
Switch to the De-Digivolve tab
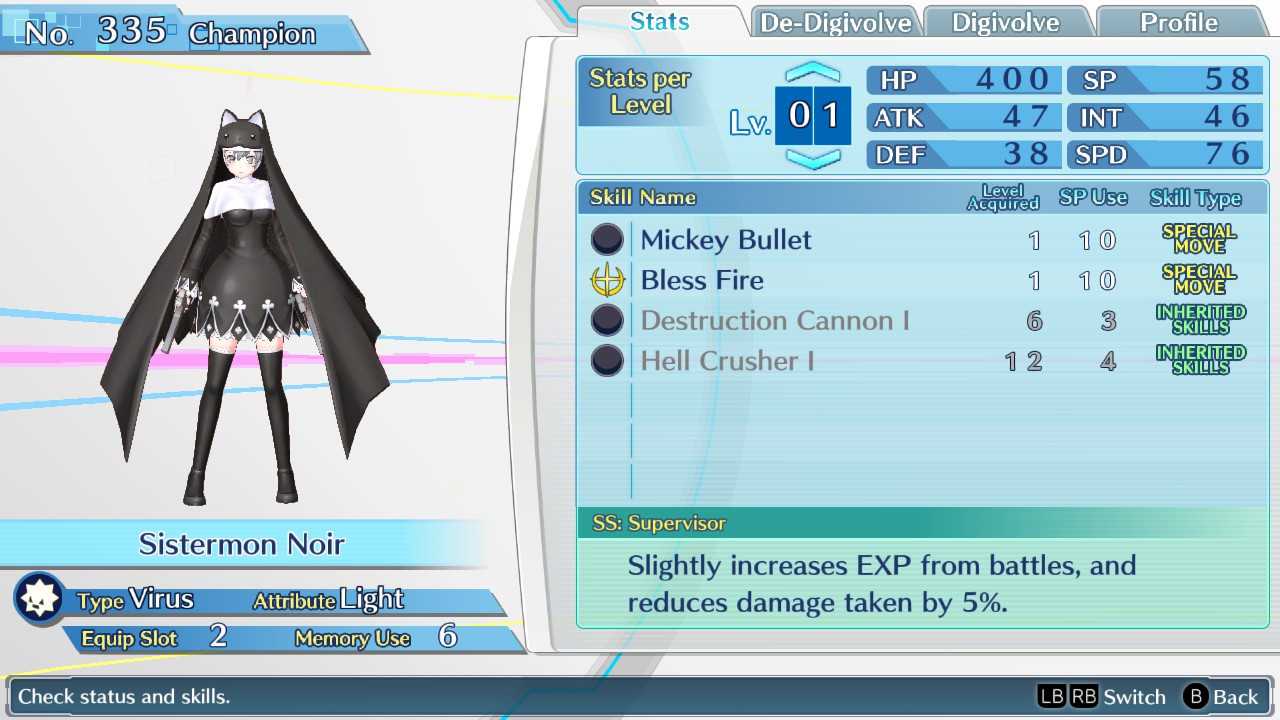835,20
